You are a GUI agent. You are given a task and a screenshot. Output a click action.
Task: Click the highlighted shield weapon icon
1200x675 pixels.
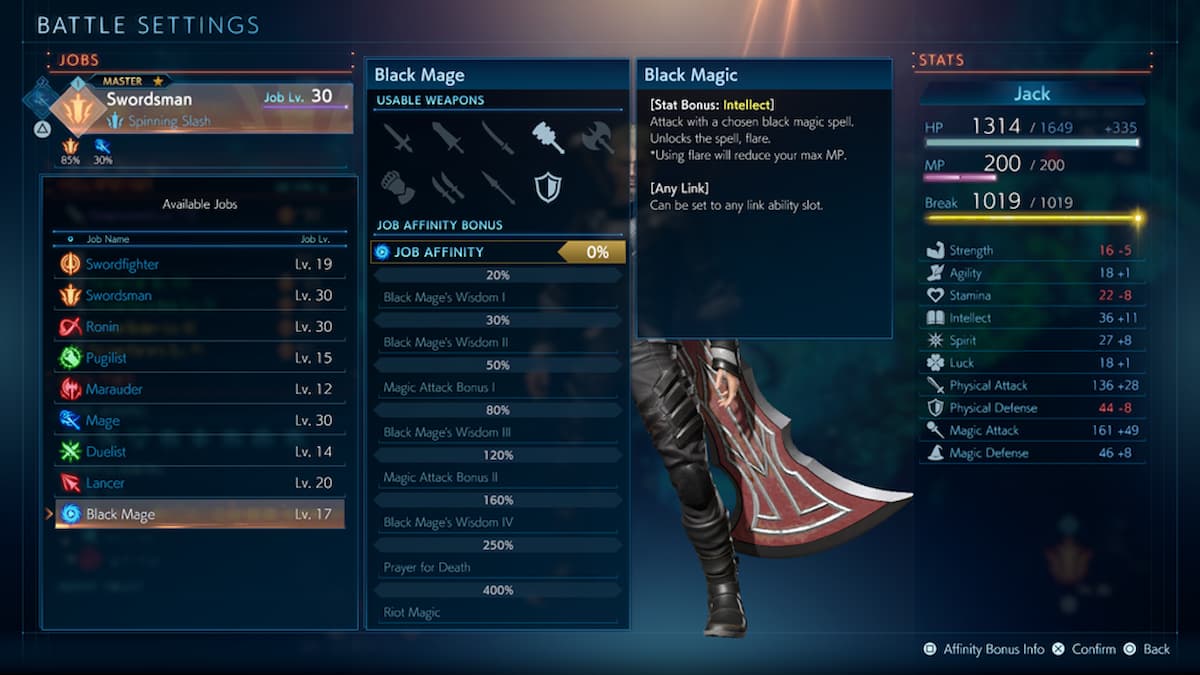pyautogui.click(x=548, y=186)
